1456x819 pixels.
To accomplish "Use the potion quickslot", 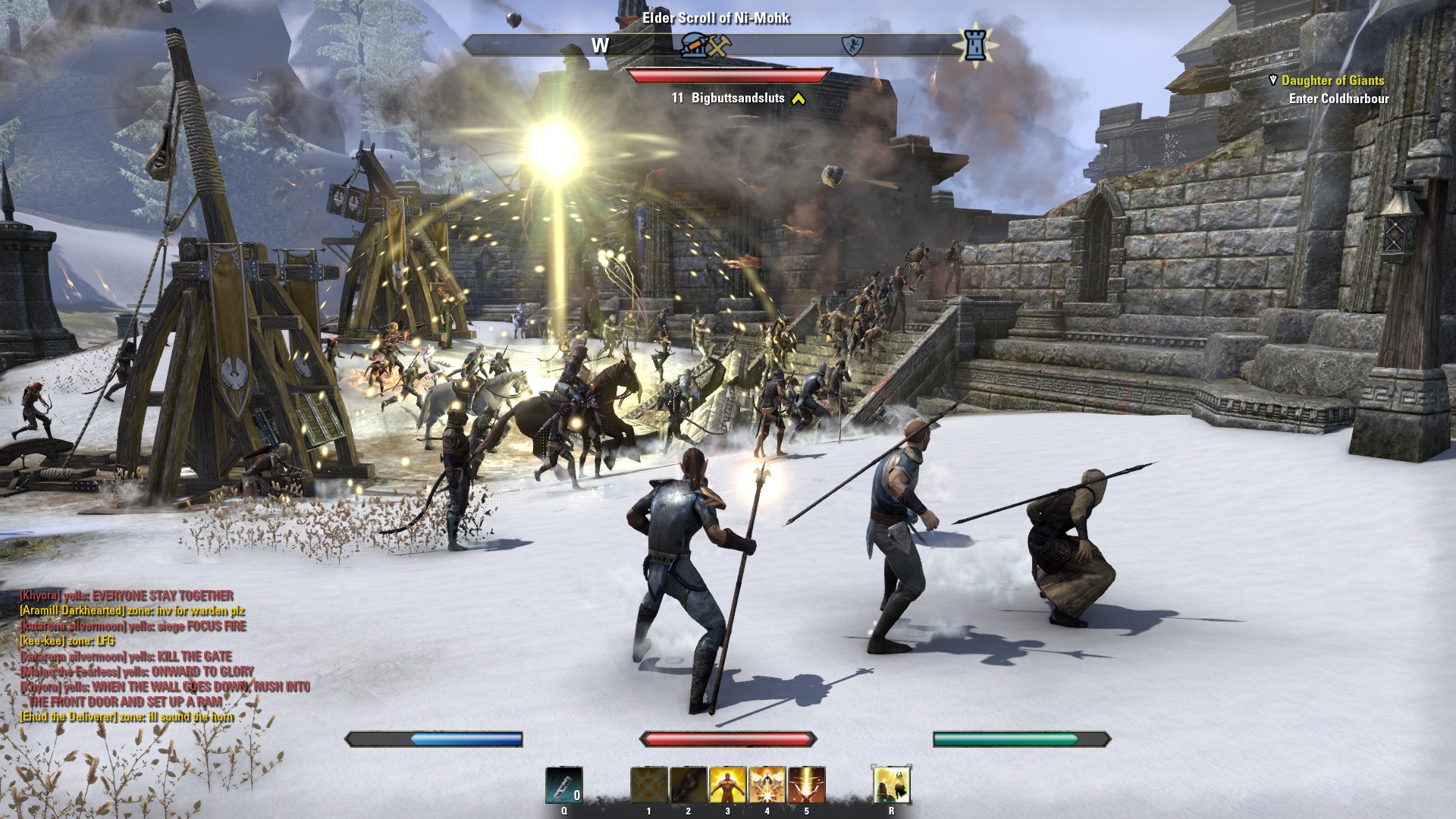I will [x=564, y=785].
